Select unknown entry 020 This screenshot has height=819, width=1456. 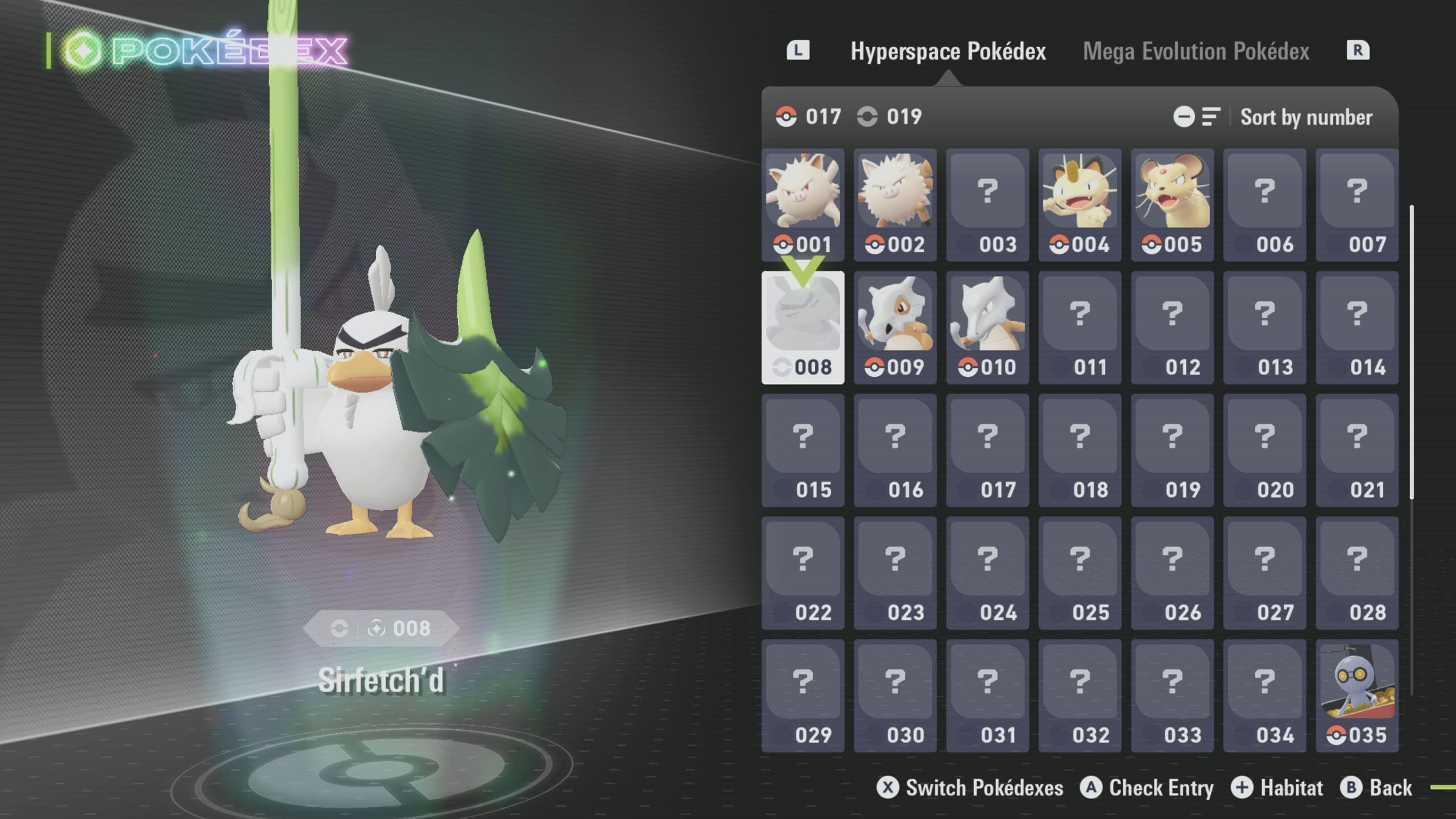(x=1264, y=450)
